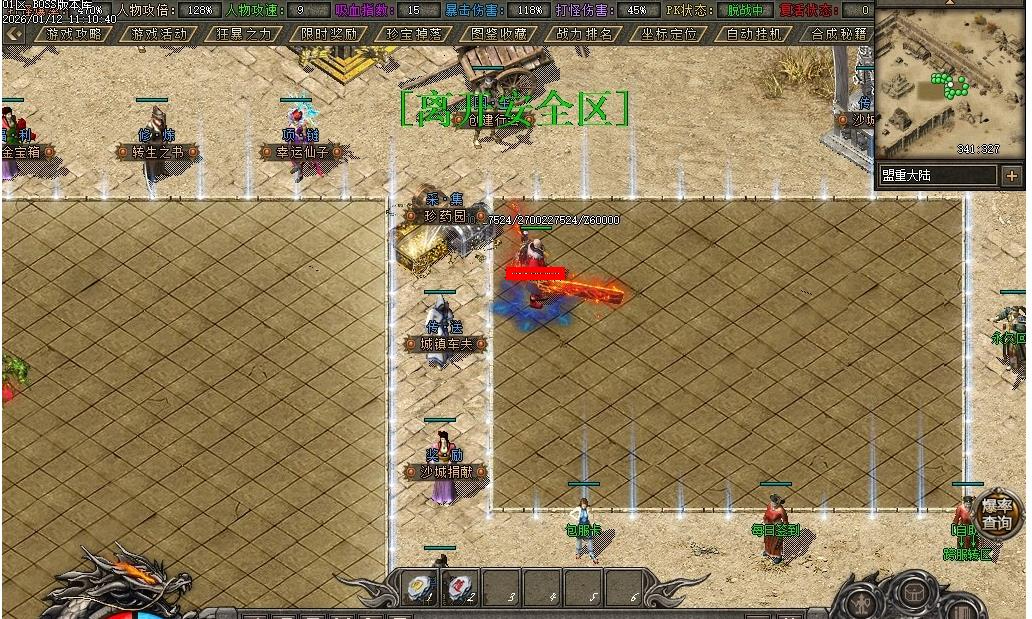Click the minimap
Screen dimensions: 1032x619
(950, 84)
